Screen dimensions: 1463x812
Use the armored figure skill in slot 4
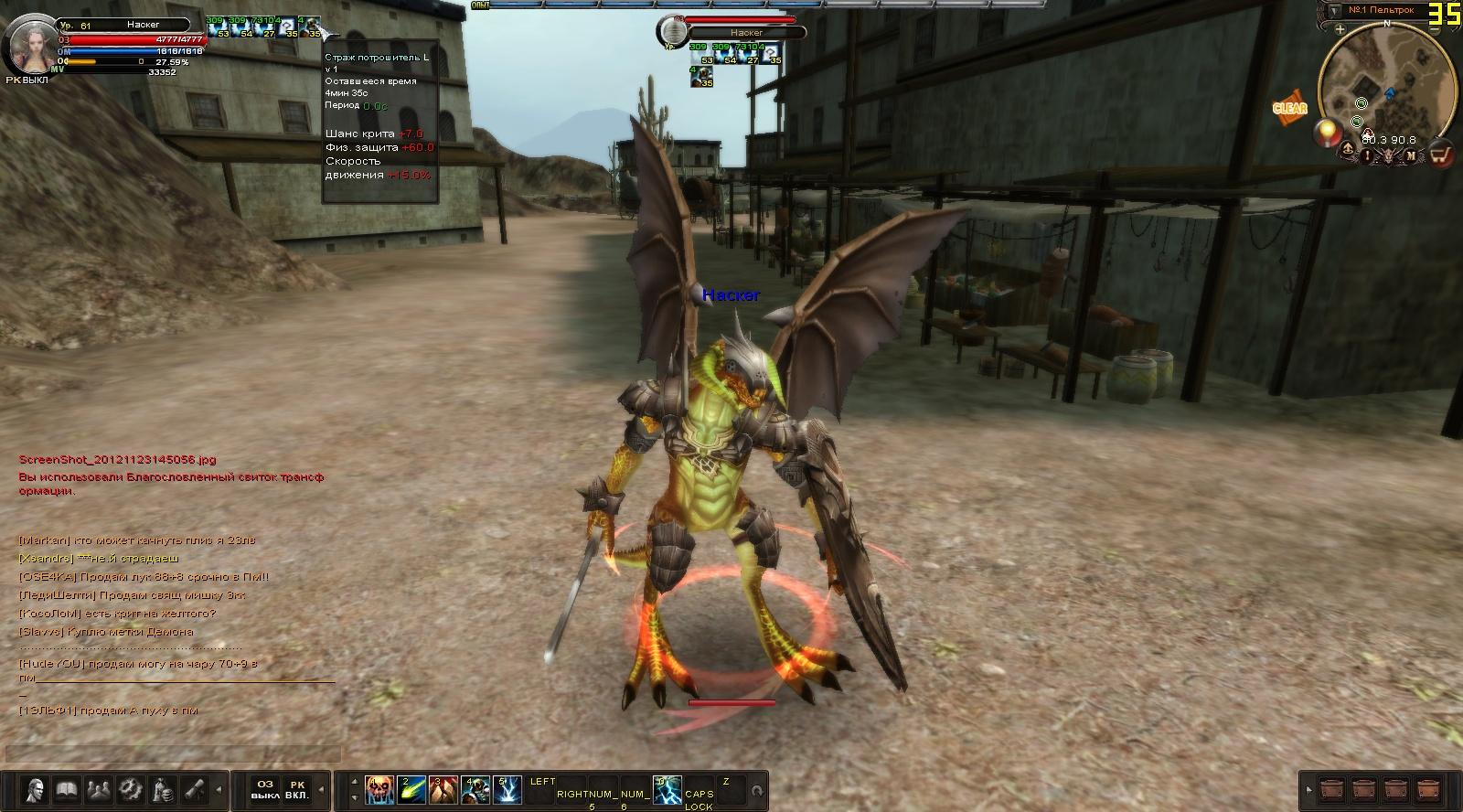click(x=475, y=789)
